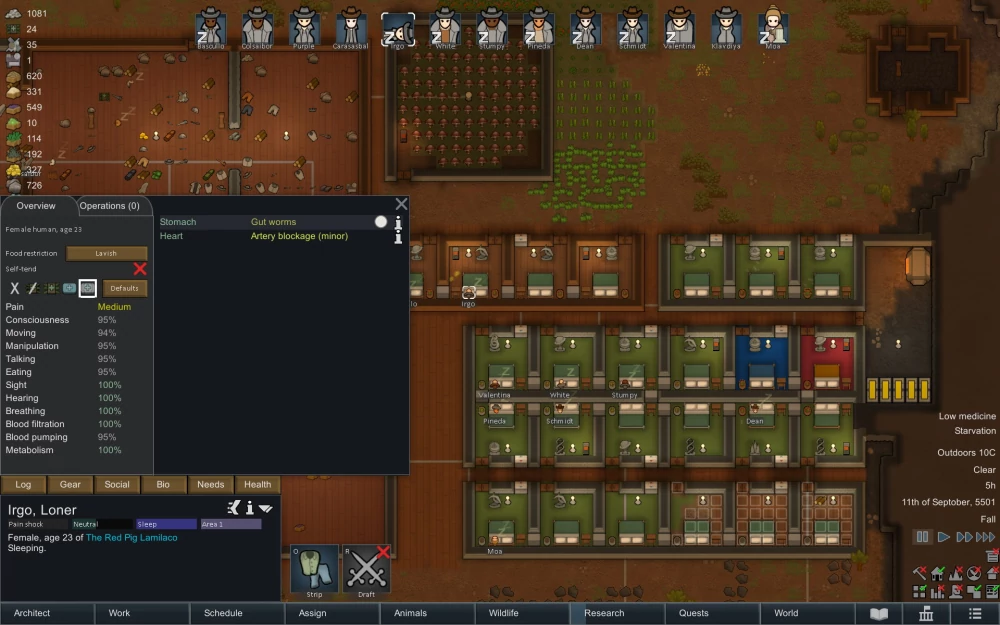Screen dimensions: 1000x625
Task: Toggle the Self-tend checkbox
Action: pos(140,269)
